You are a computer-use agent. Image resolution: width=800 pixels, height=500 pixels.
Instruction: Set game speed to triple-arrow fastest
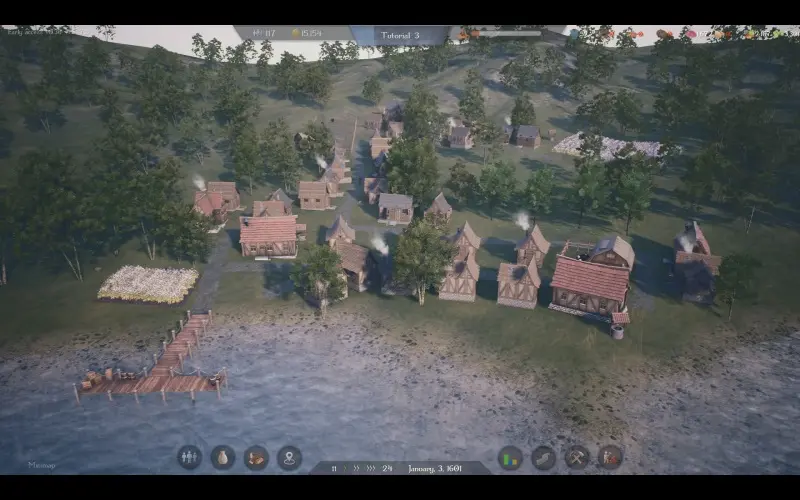coord(371,468)
